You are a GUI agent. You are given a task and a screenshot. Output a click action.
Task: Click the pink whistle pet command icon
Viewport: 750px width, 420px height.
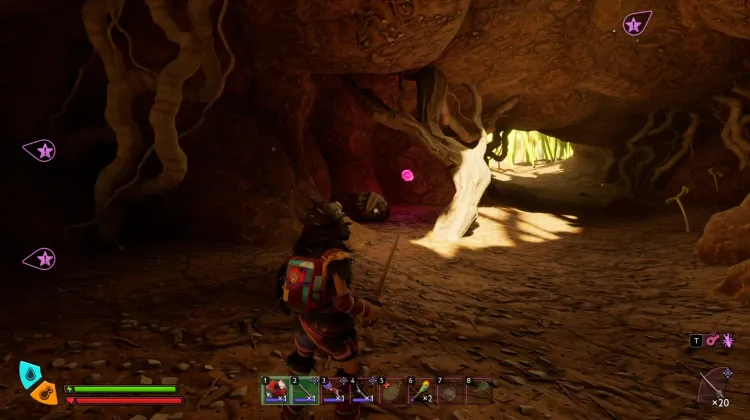[712, 341]
